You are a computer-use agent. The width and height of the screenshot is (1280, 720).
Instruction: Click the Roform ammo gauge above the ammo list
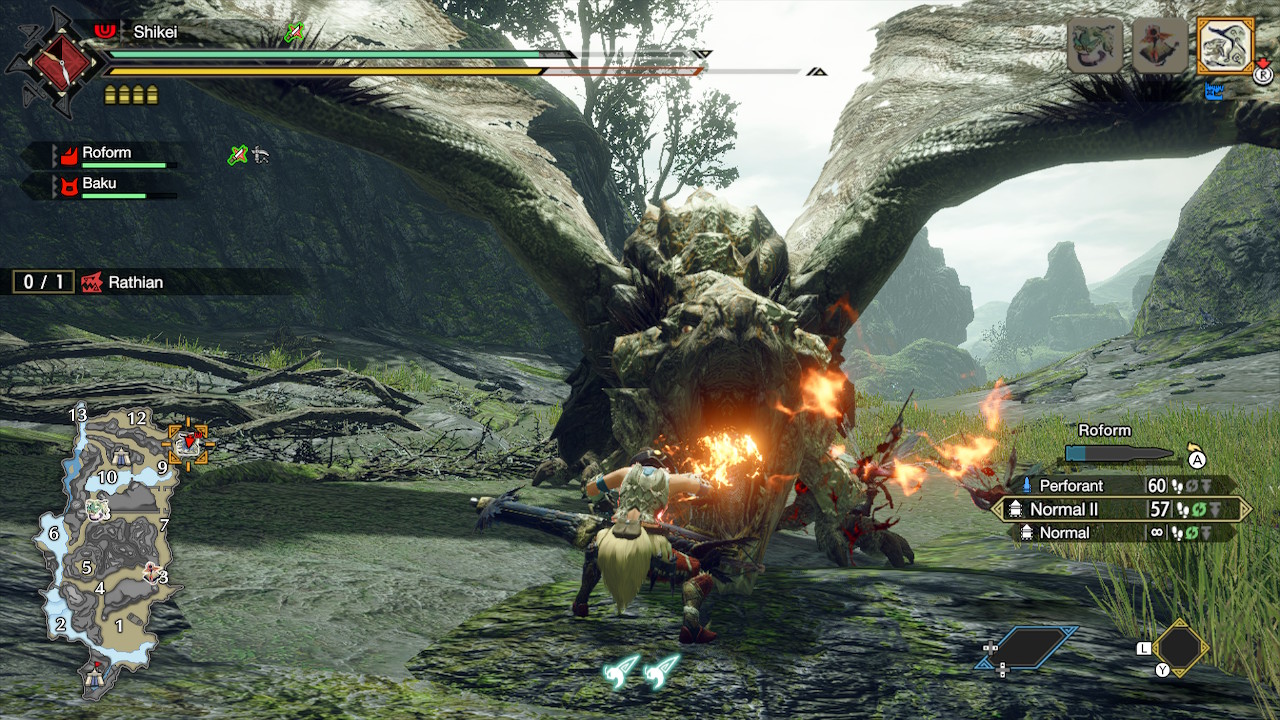[1118, 454]
